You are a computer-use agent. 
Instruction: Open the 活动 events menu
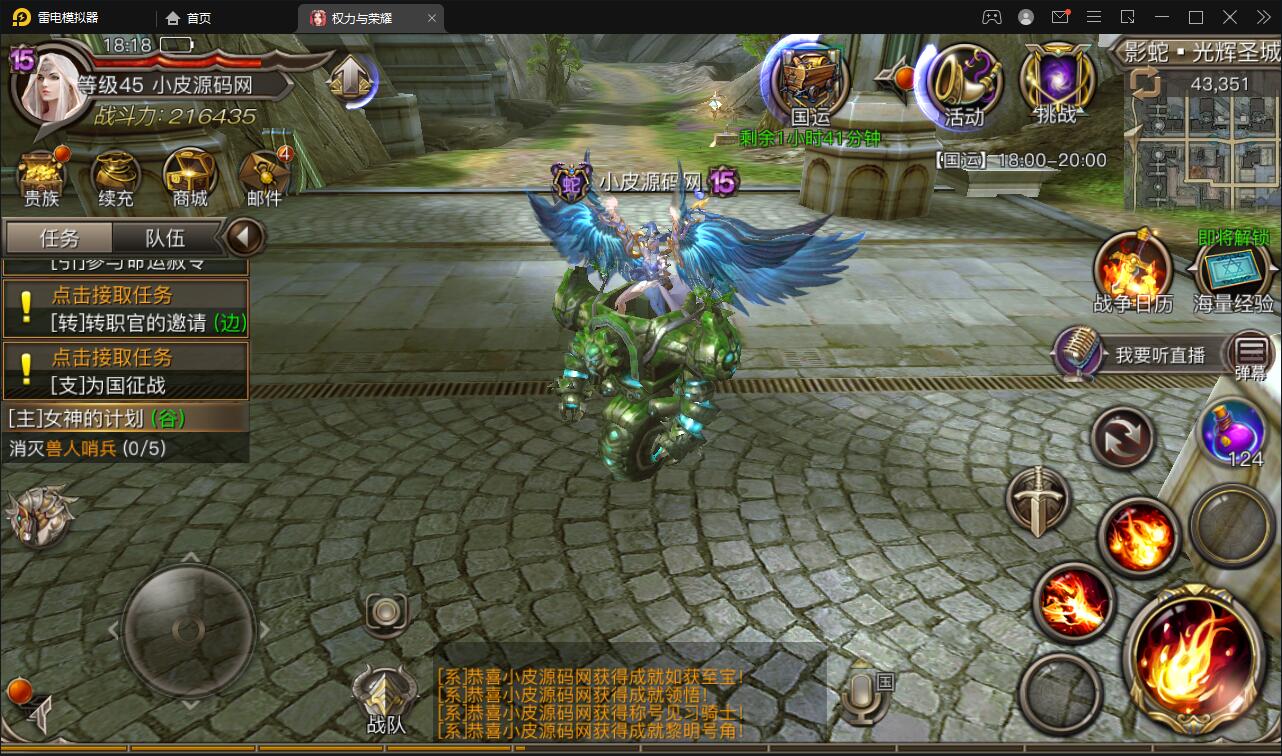tap(964, 83)
